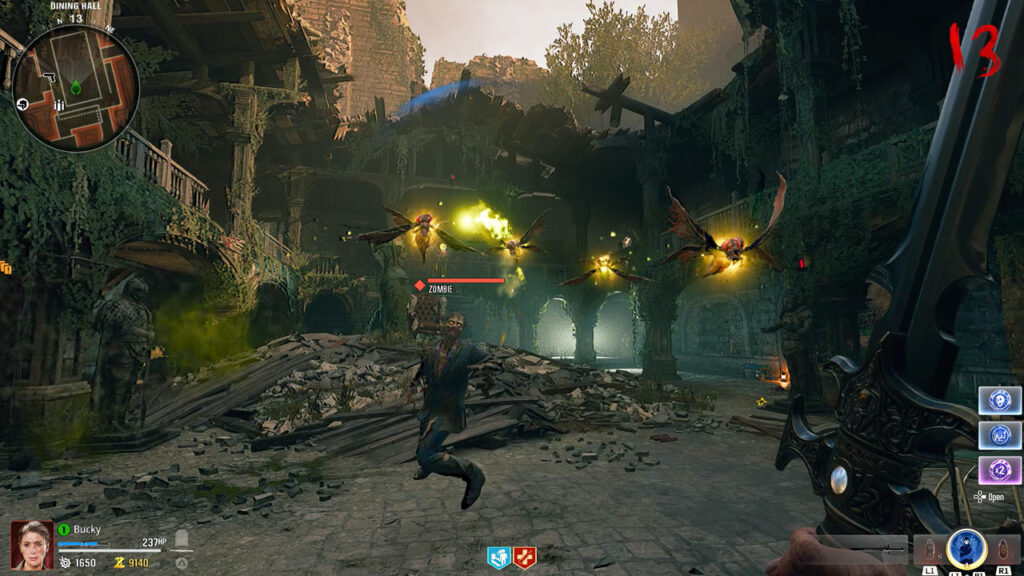This screenshot has height=576, width=1024.
Task: Activate the gold-ringed field upgrade icon
Action: click(x=966, y=549)
